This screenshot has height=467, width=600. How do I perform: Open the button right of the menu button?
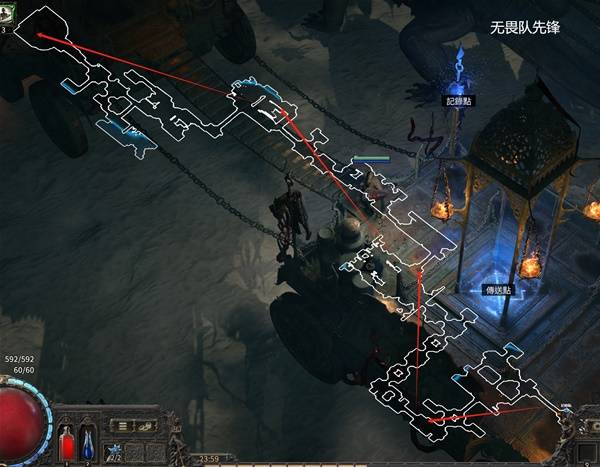[146, 426]
